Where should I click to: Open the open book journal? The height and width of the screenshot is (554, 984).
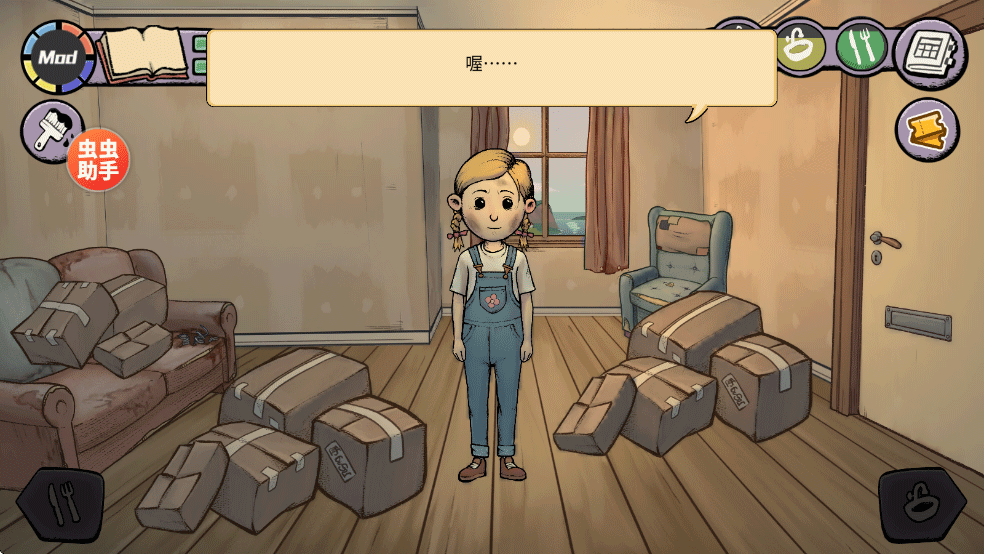coord(147,55)
